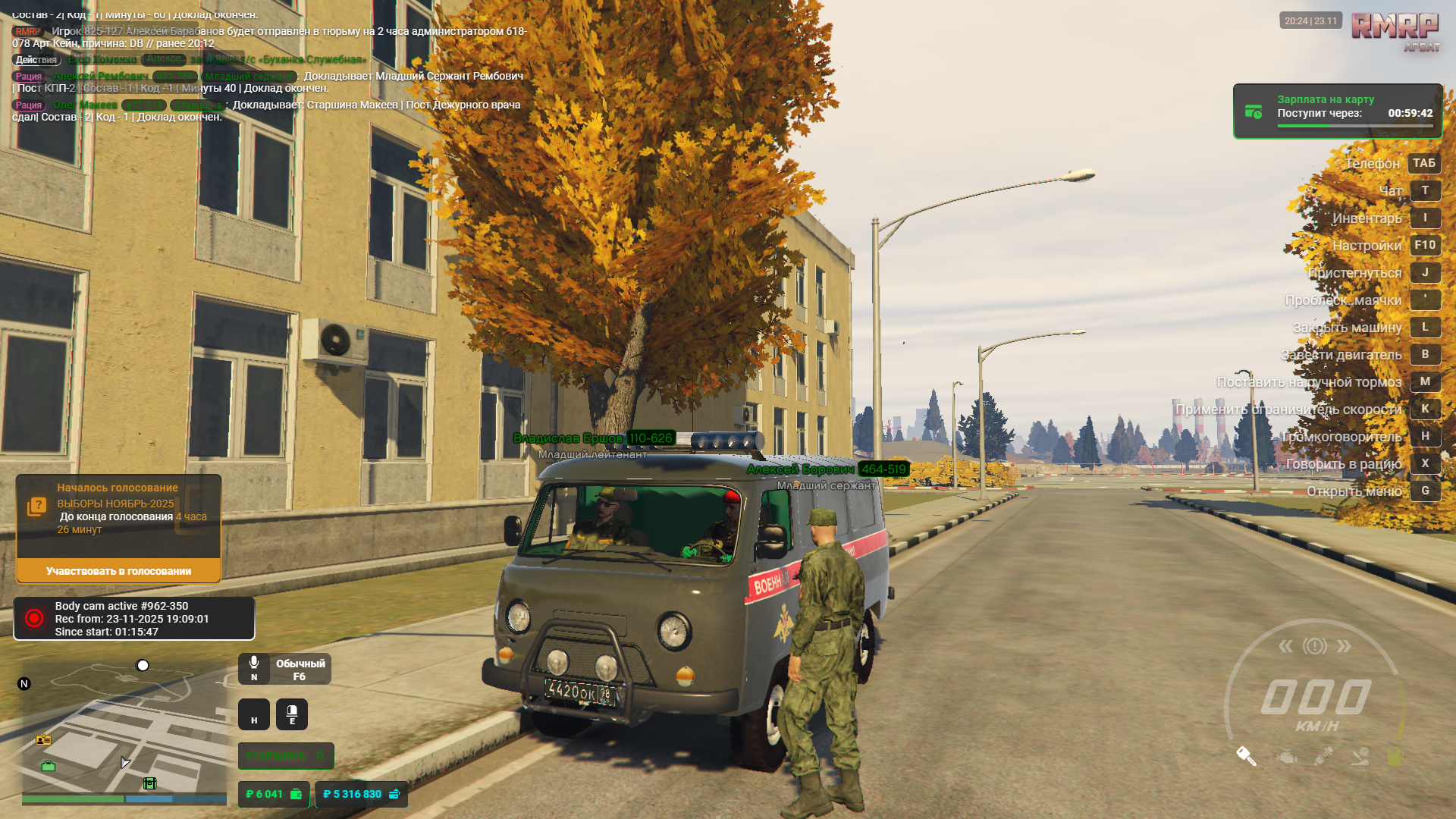Expand the Инвентарь panel
The image size is (1456, 819).
tap(1425, 218)
